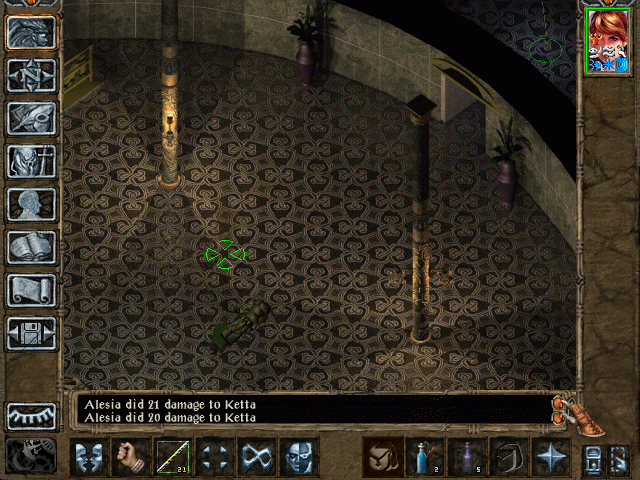Activate the infinity loop action button
This screenshot has width=640, height=480.
click(257, 458)
